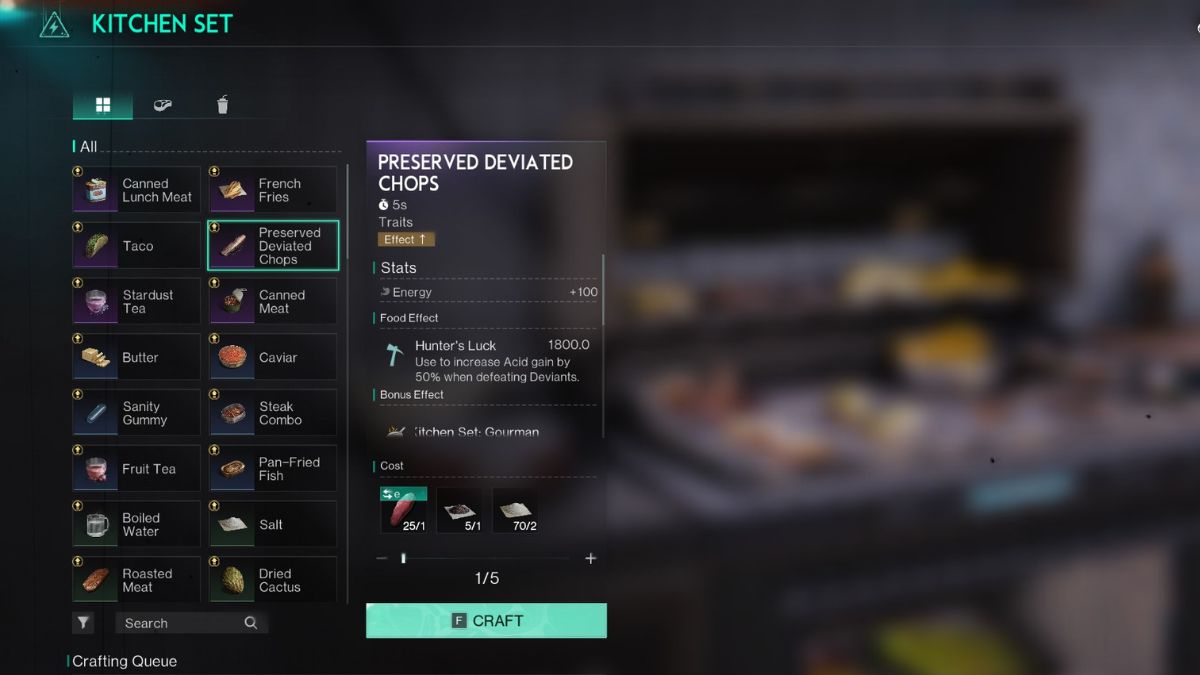The height and width of the screenshot is (675, 1200).
Task: Select the Taco recipe
Action: click(x=137, y=246)
